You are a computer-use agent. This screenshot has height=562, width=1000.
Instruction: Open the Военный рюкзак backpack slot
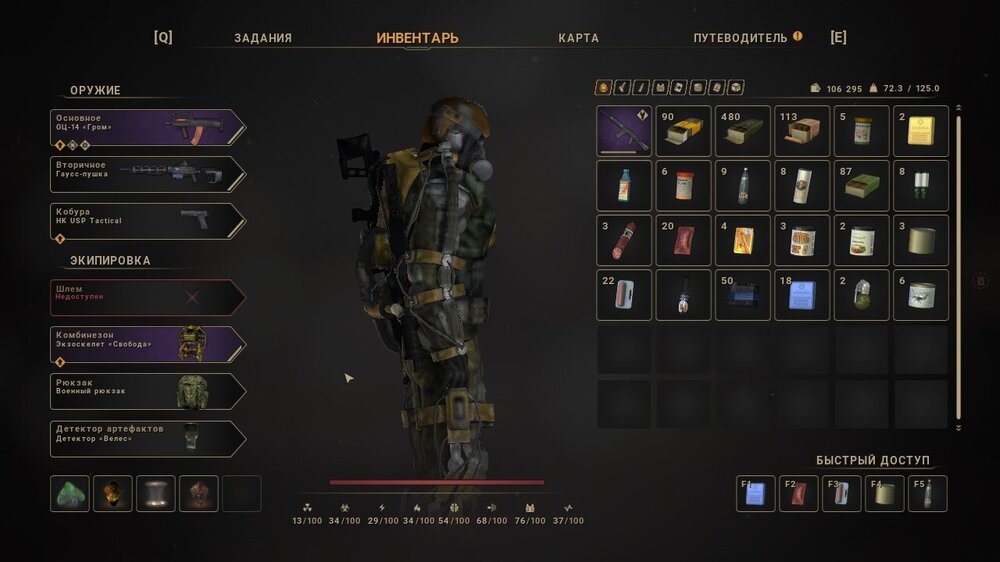pos(147,391)
